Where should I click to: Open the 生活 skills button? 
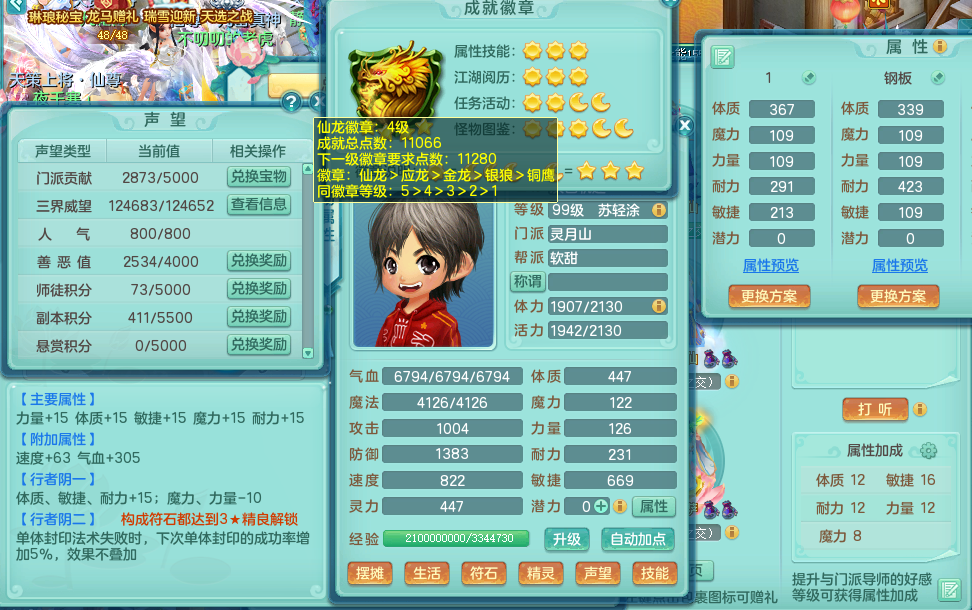tap(426, 573)
